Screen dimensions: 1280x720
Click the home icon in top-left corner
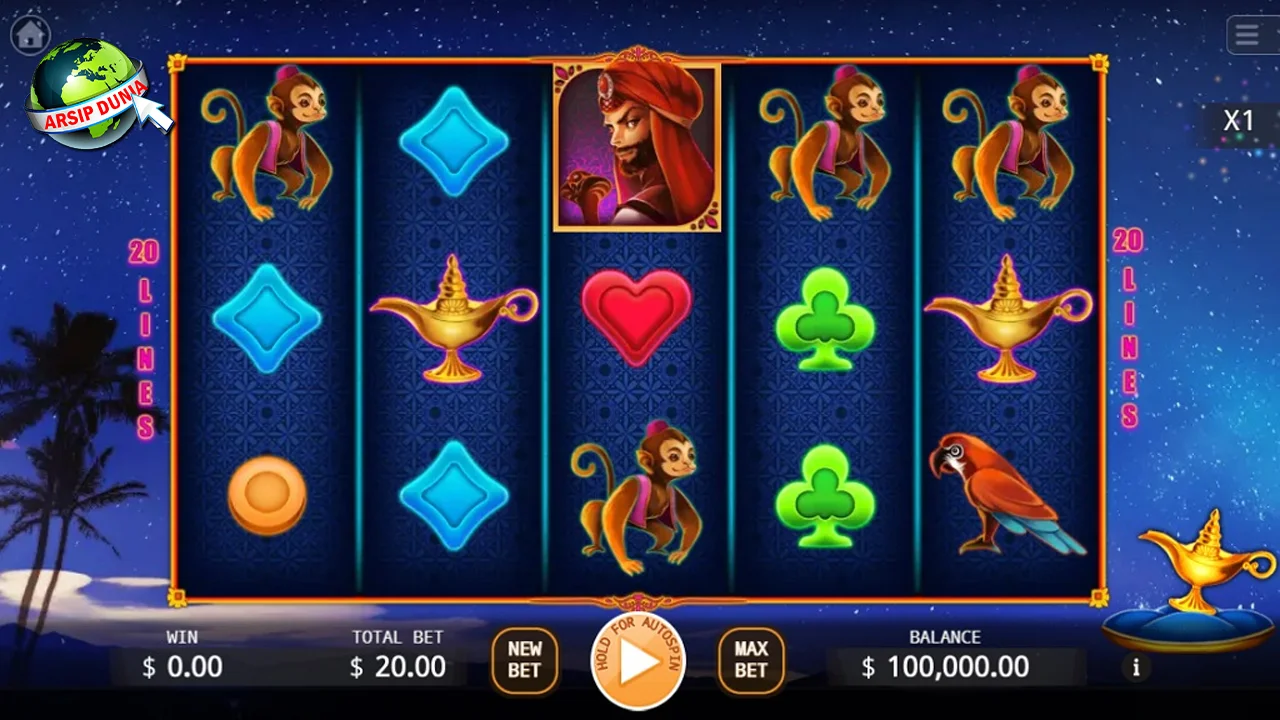28,33
